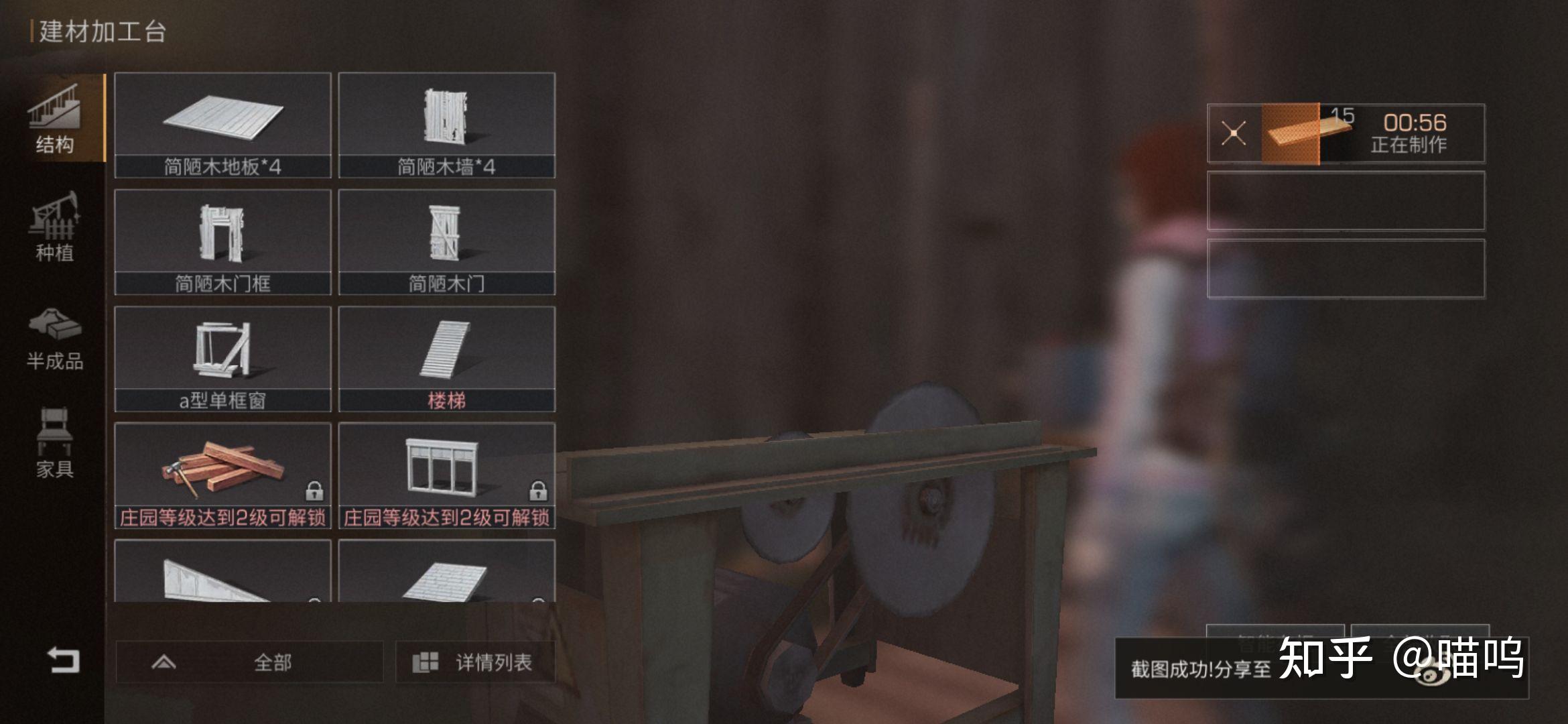Viewport: 1568px width, 724px height.
Task: Select the wood plank crafting queue item
Action: [x=1291, y=133]
